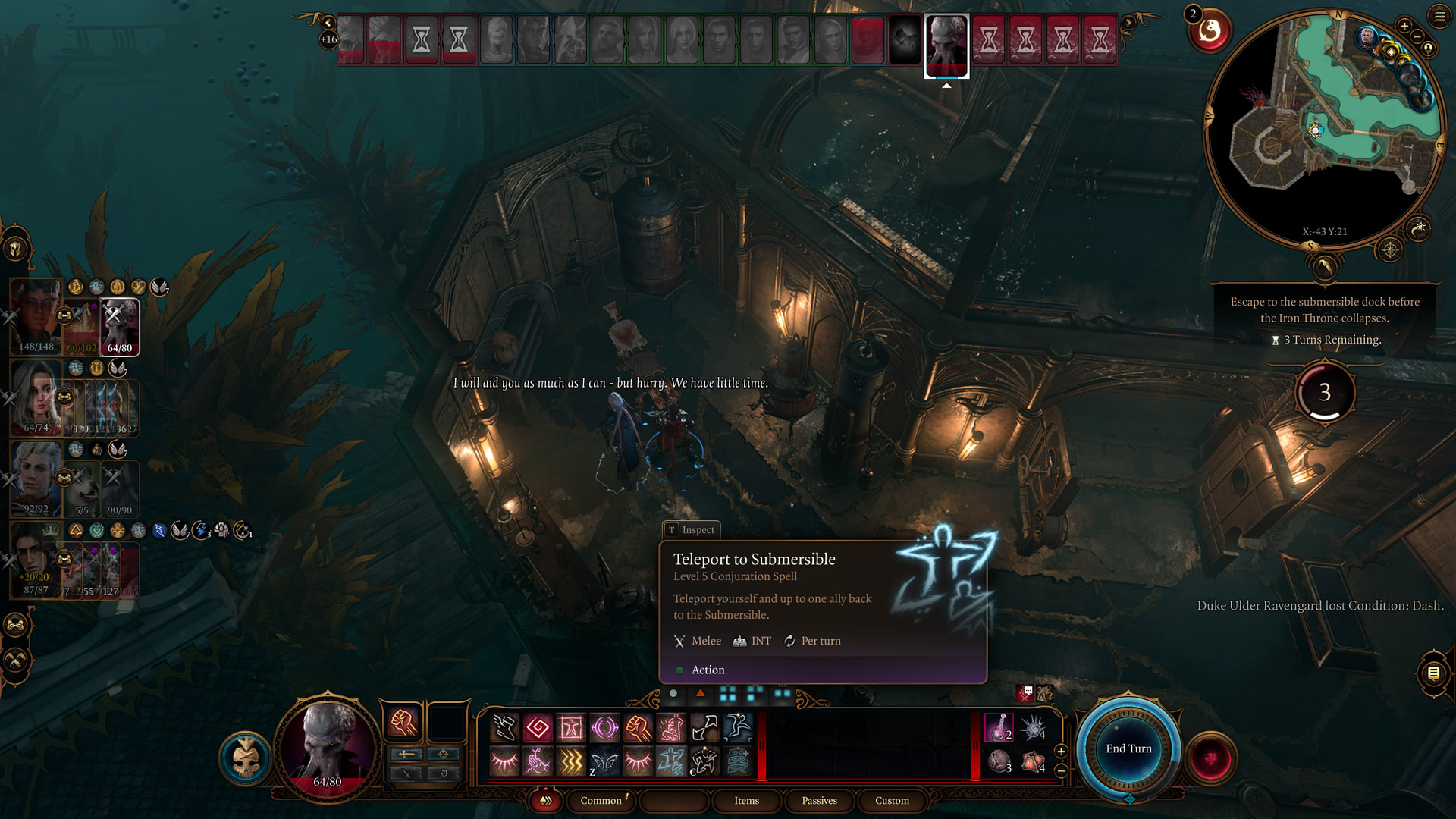1456x819 pixels.
Task: Activate the red fist melee attack slot
Action: coord(403,722)
